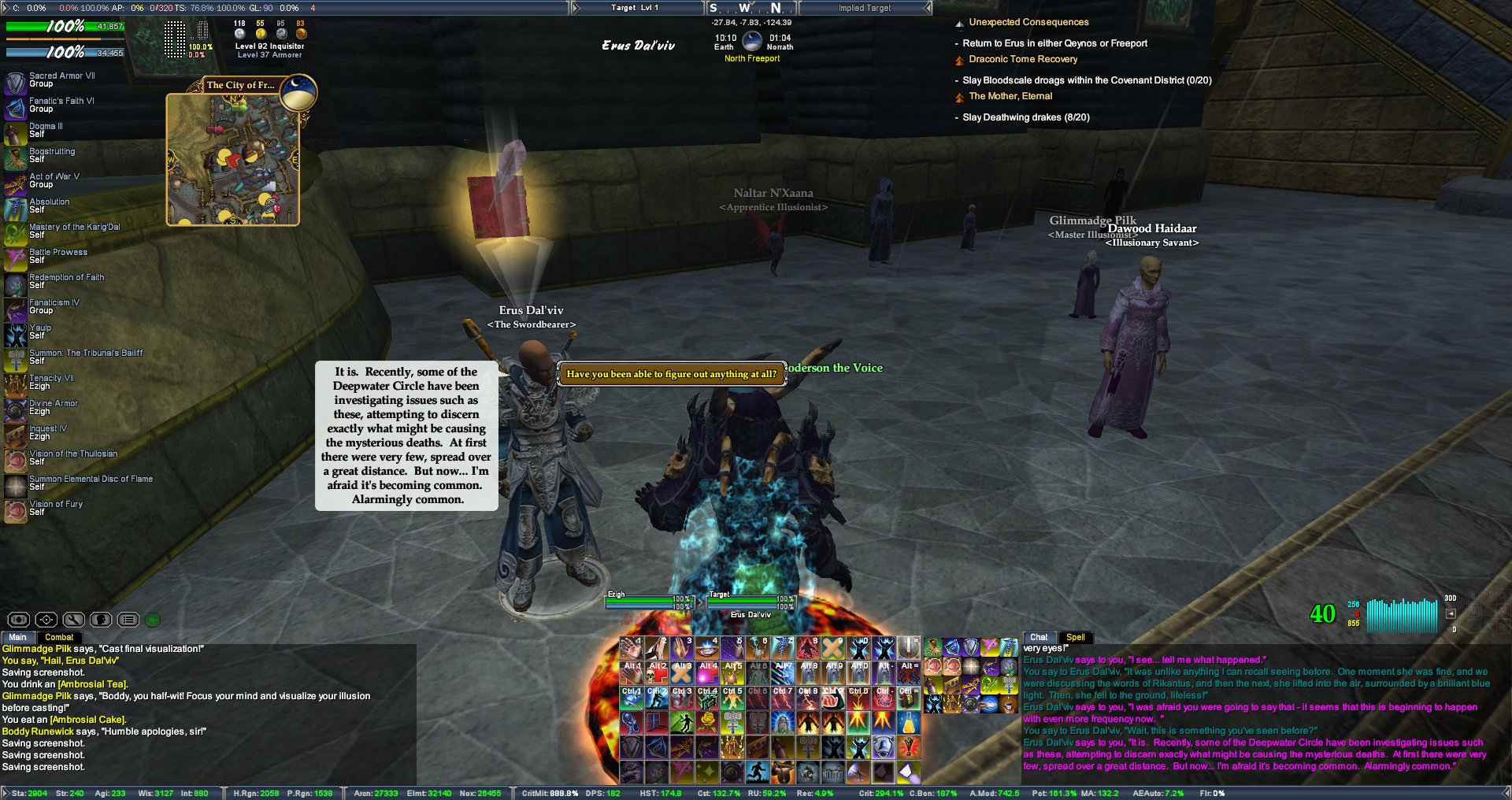Activate the running figure sprint ability

point(758,772)
